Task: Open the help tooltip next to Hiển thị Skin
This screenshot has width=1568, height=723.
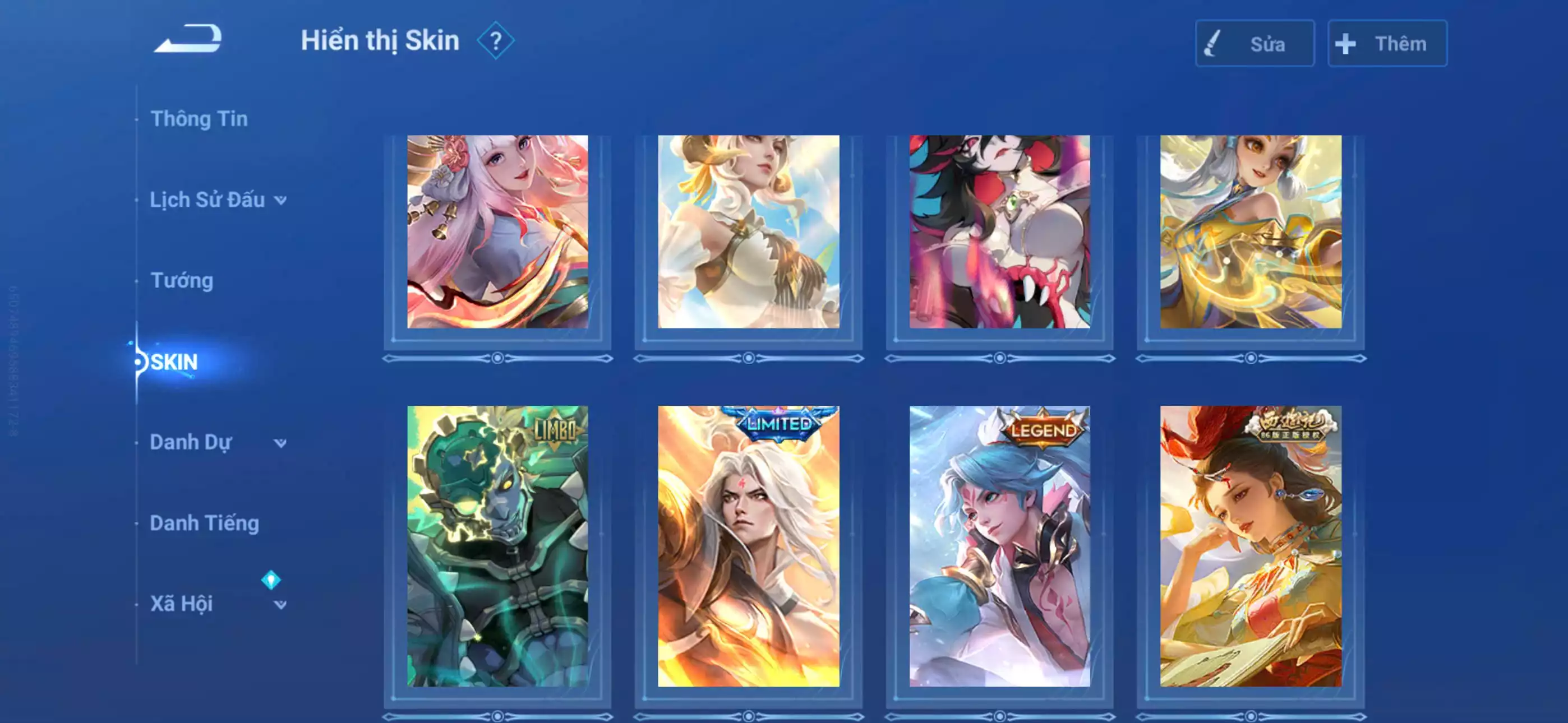Action: click(497, 40)
